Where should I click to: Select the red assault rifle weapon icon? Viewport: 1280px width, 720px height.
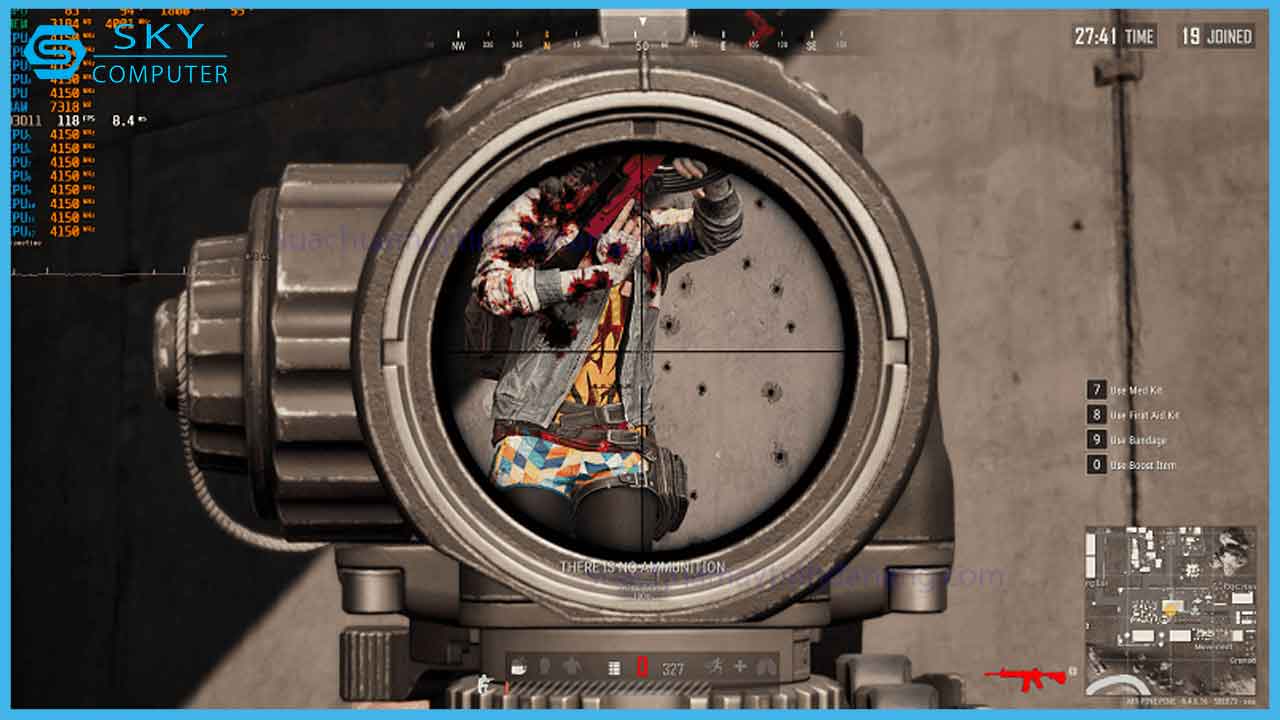click(x=1024, y=677)
